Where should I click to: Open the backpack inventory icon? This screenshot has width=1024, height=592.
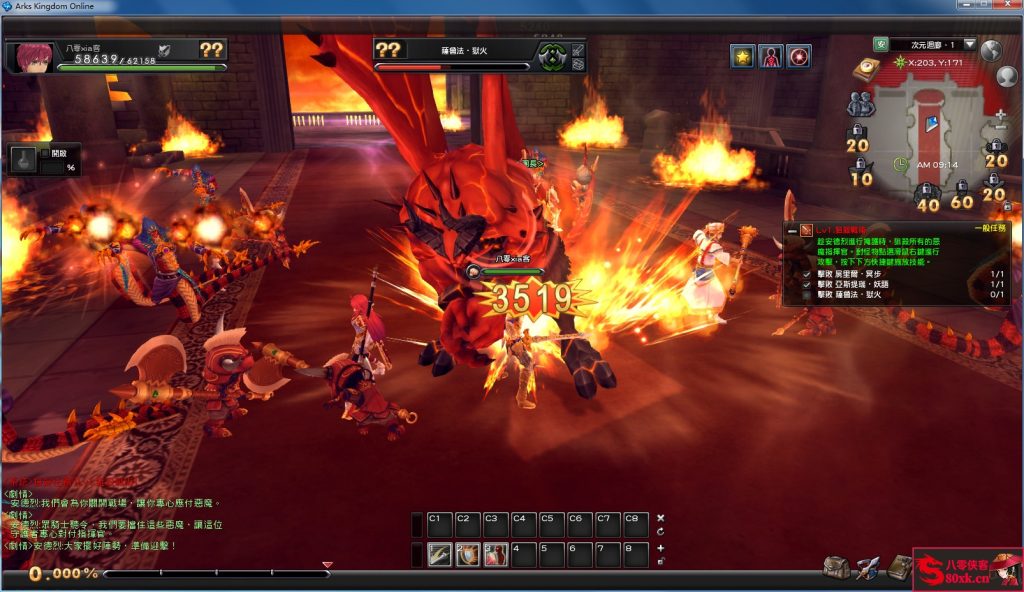click(x=836, y=567)
